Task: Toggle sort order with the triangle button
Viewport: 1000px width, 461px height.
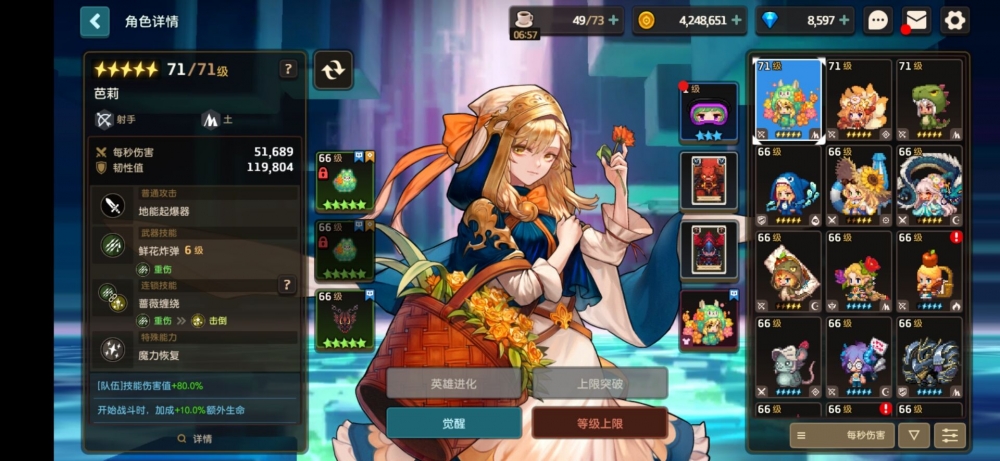Action: (x=913, y=435)
